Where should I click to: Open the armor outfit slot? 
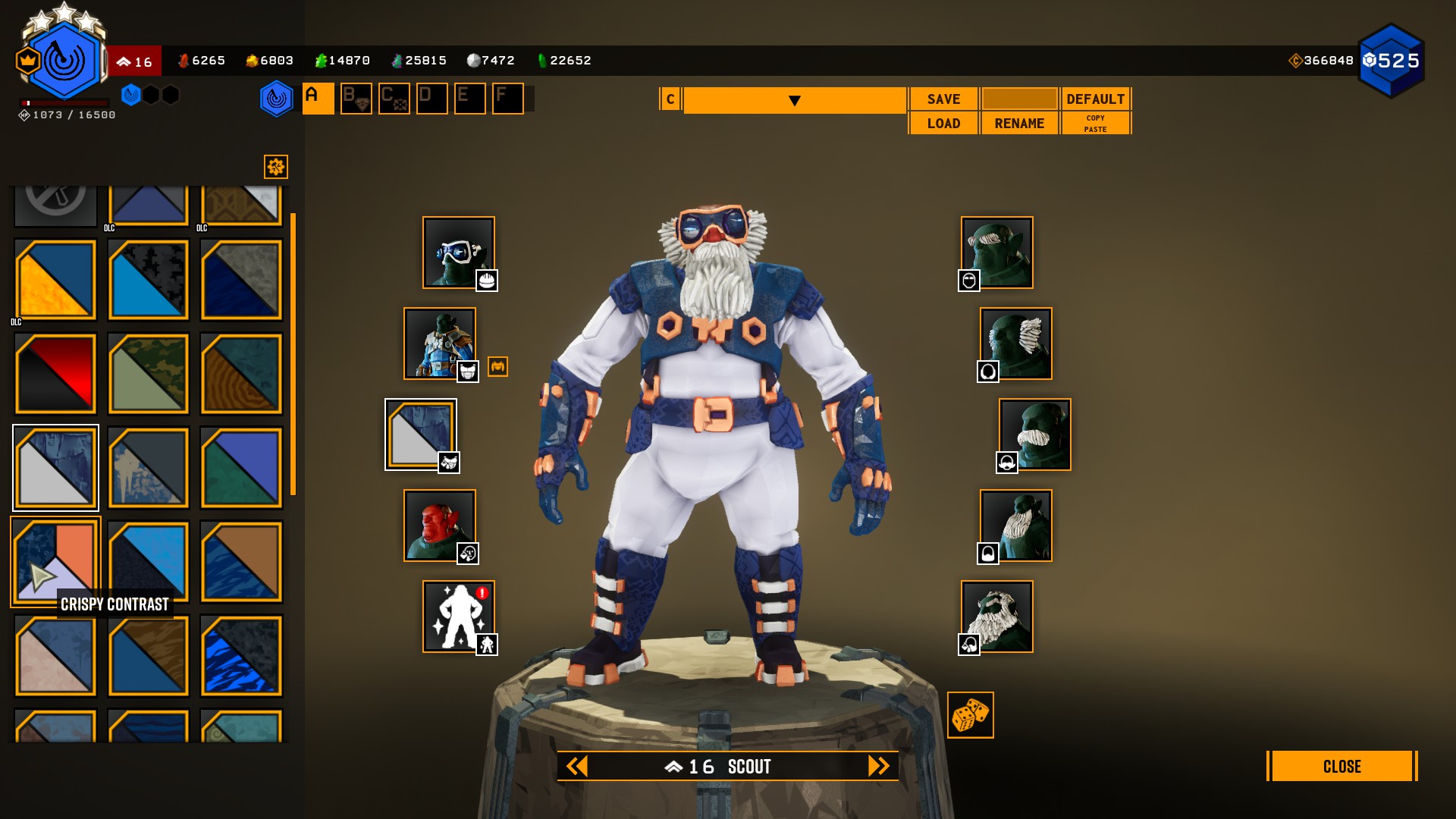440,344
